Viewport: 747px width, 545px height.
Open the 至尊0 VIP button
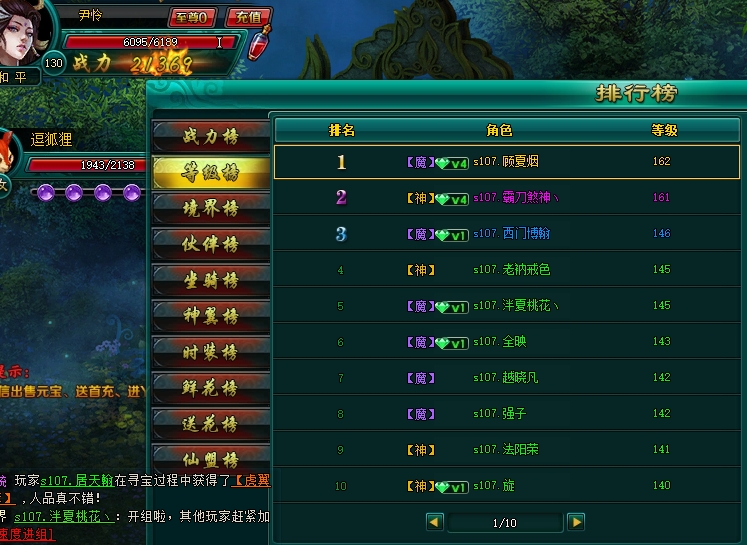pos(192,17)
